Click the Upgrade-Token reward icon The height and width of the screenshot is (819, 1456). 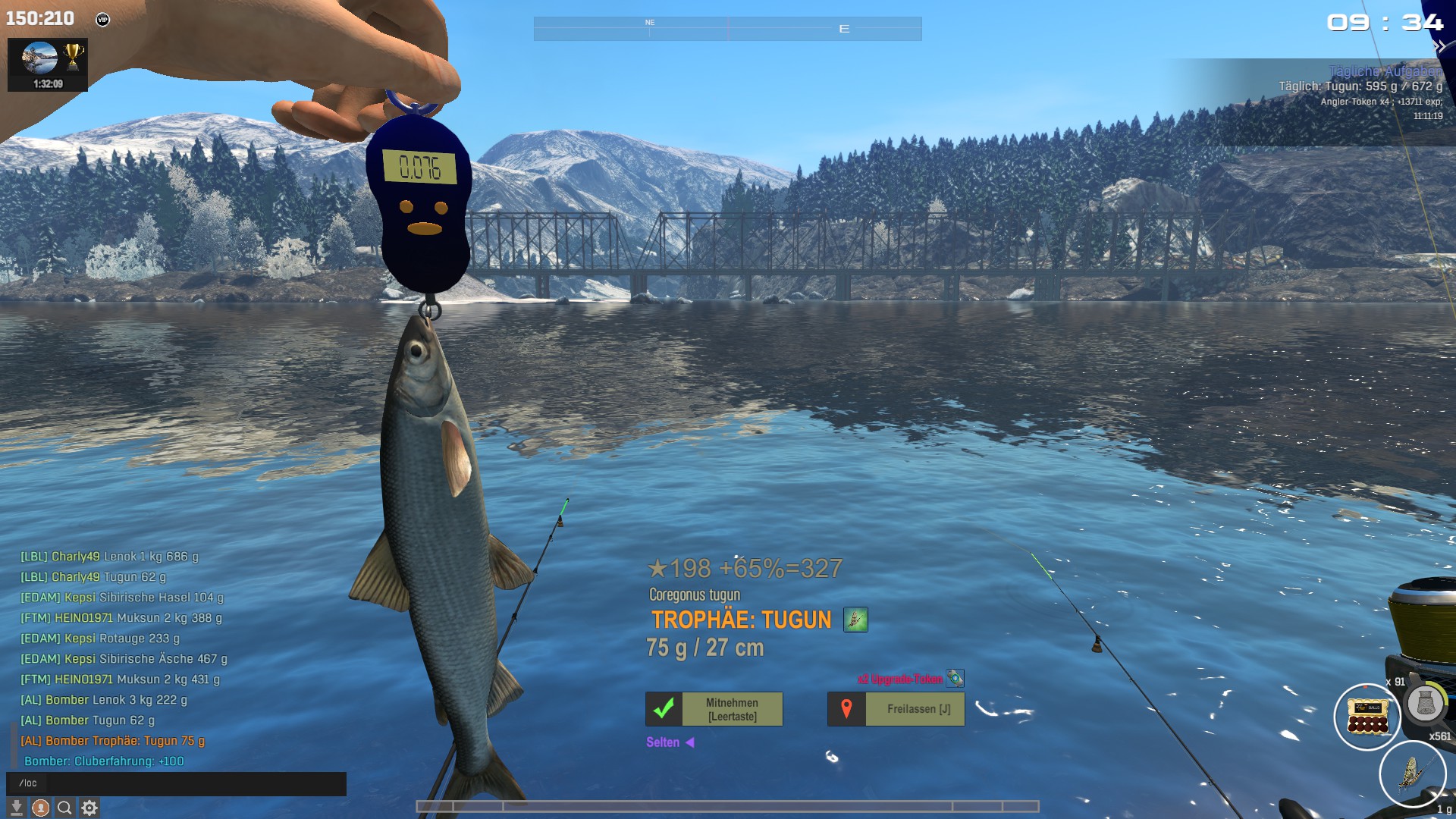955,678
